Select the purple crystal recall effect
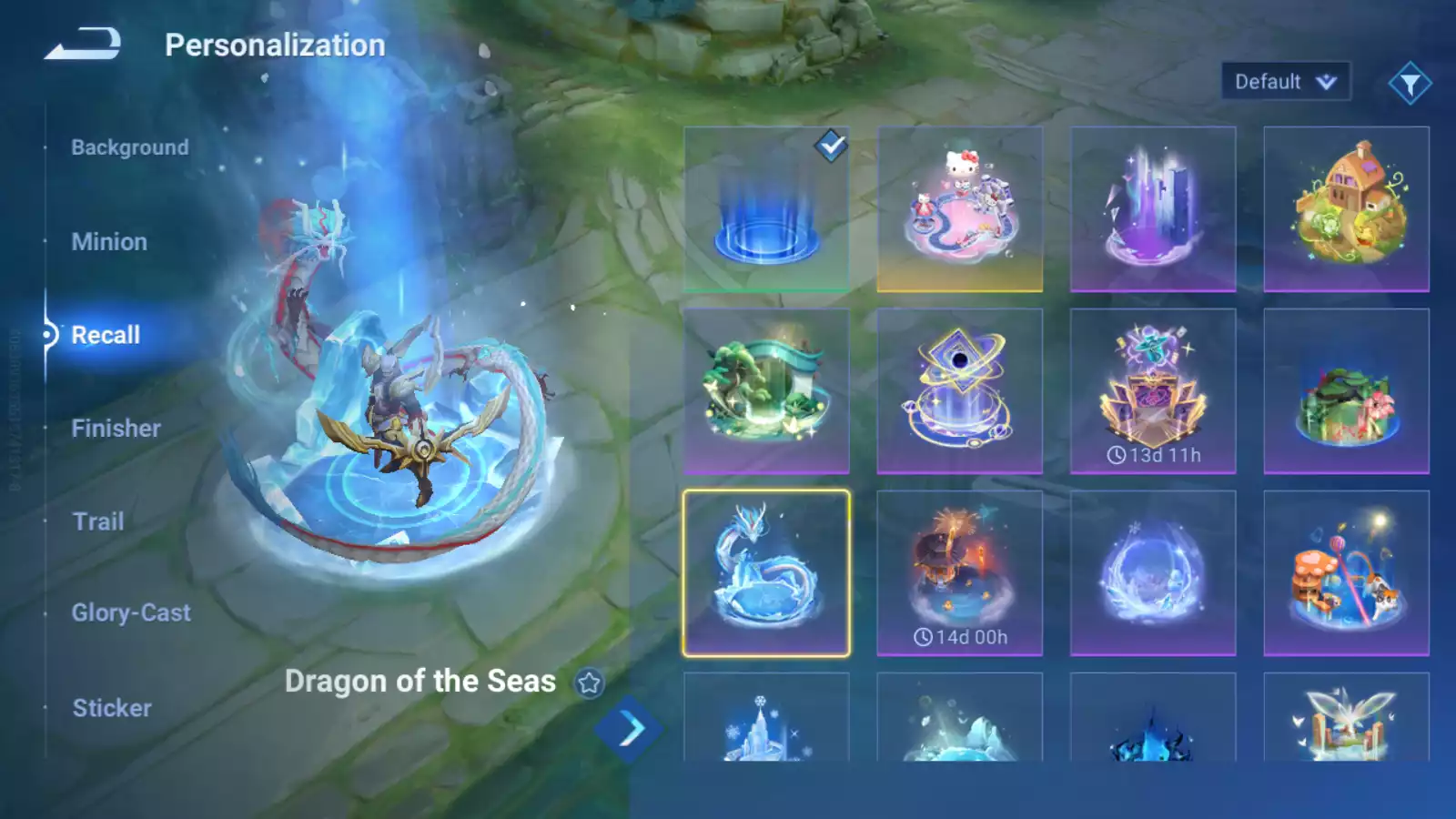This screenshot has width=1456, height=819. click(x=1153, y=209)
